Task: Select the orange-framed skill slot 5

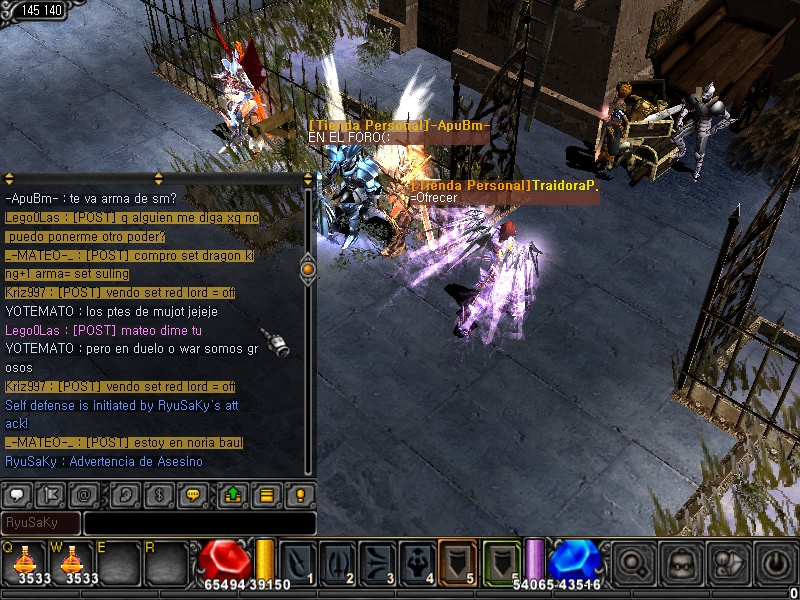Action: coord(457,562)
